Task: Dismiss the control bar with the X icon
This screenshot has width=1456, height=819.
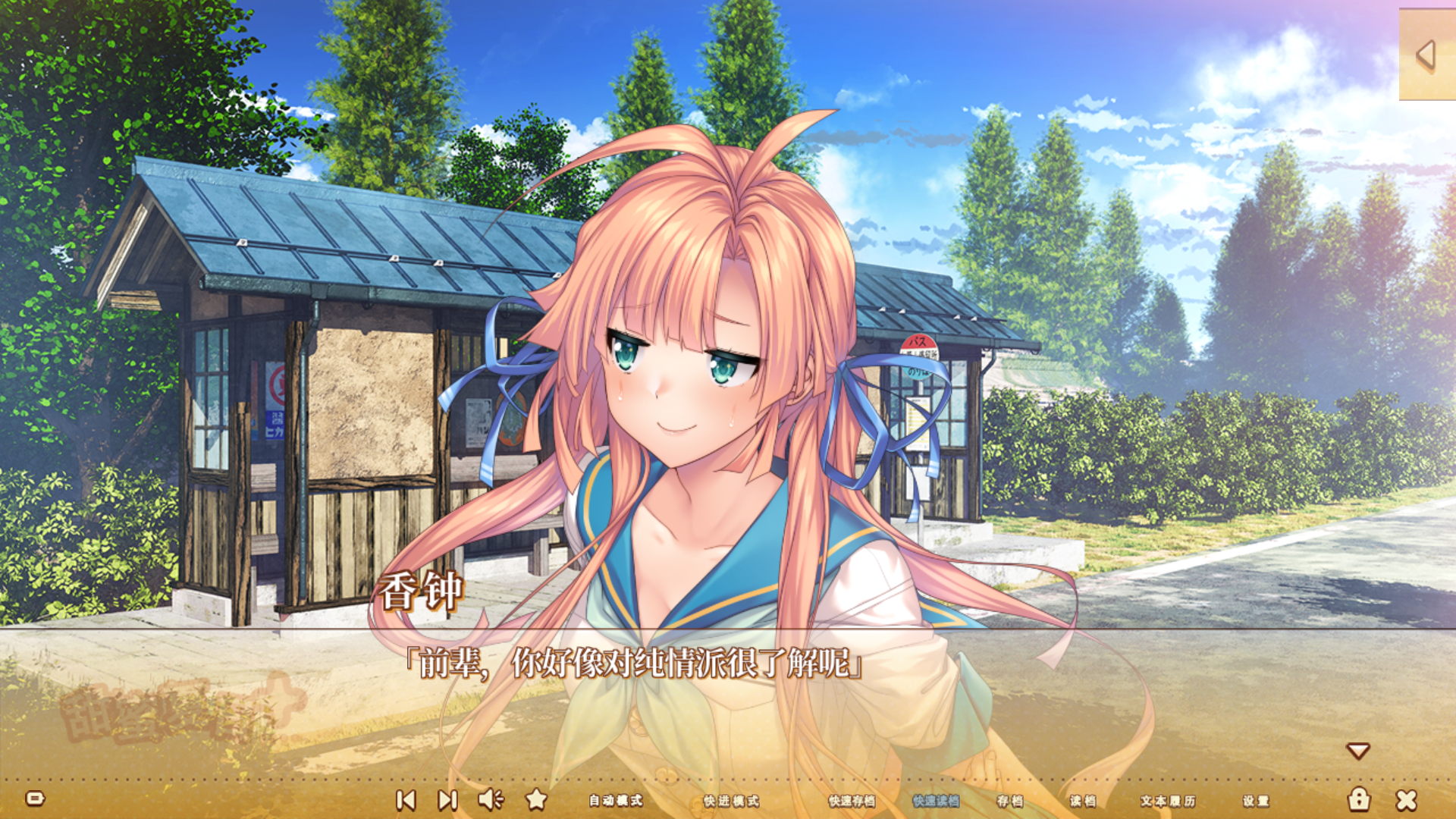Action: pyautogui.click(x=1408, y=799)
